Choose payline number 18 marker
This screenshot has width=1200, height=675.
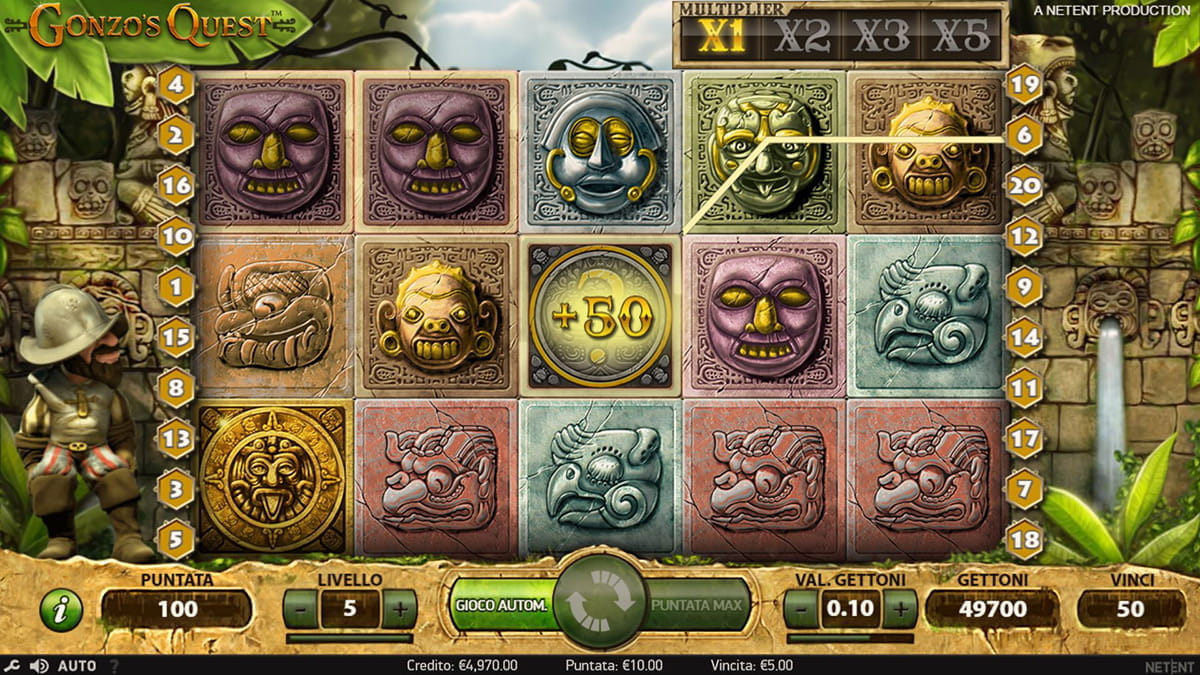[x=1024, y=540]
